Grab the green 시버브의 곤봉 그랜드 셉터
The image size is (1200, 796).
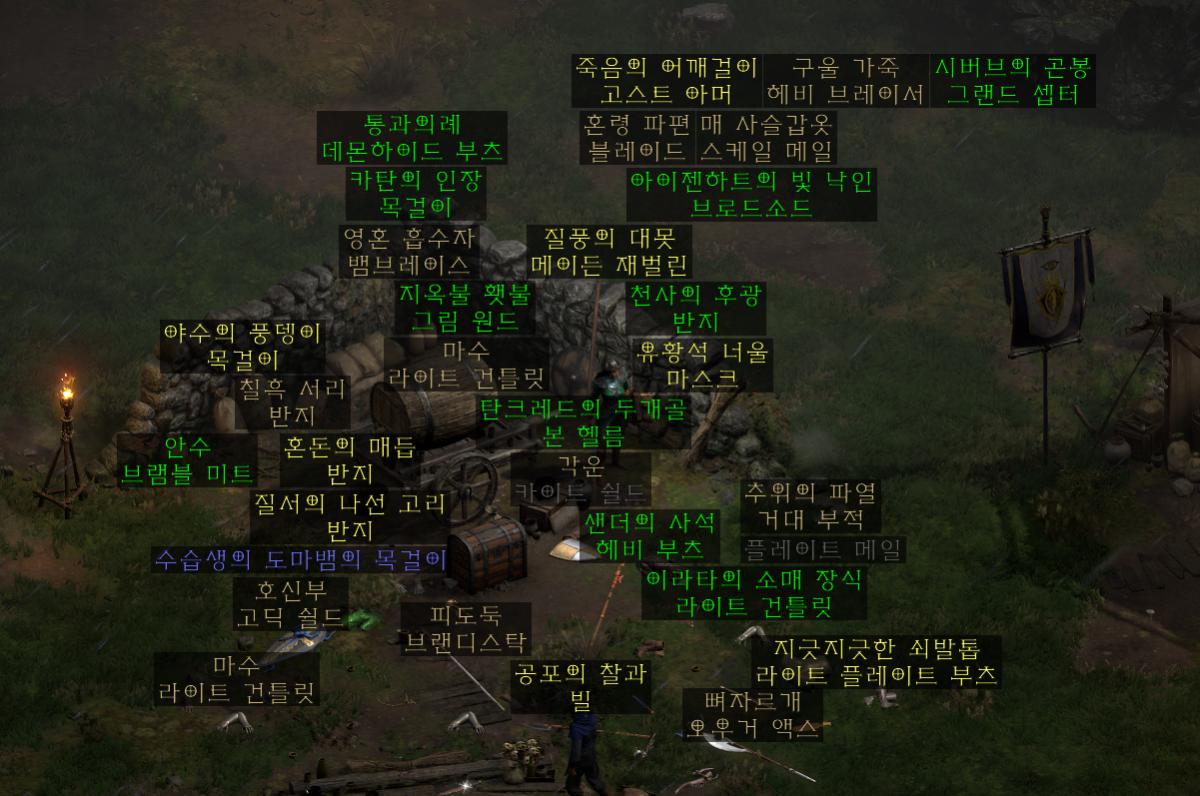pos(1013,81)
